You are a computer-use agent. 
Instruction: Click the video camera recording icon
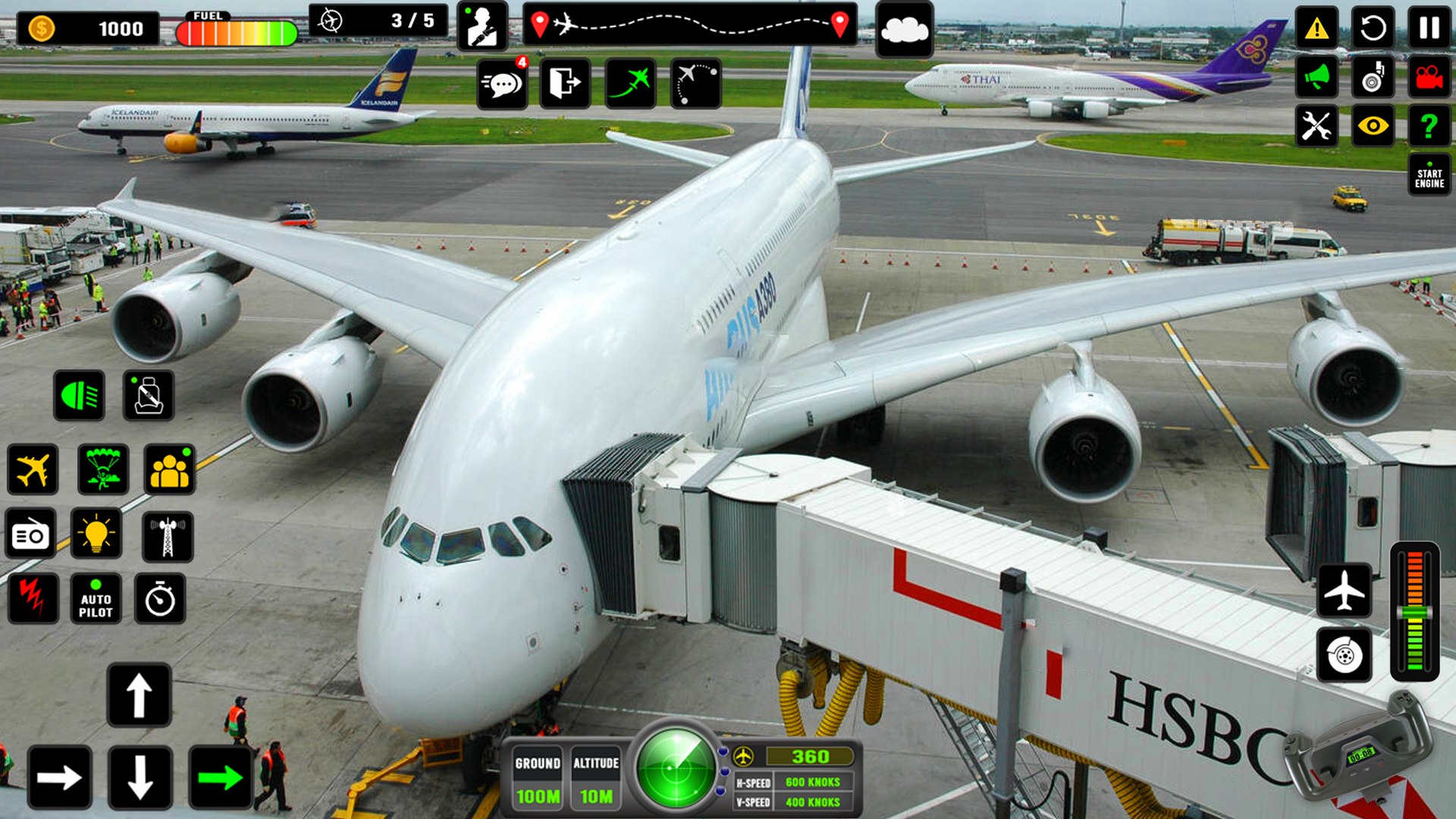coord(1429,77)
